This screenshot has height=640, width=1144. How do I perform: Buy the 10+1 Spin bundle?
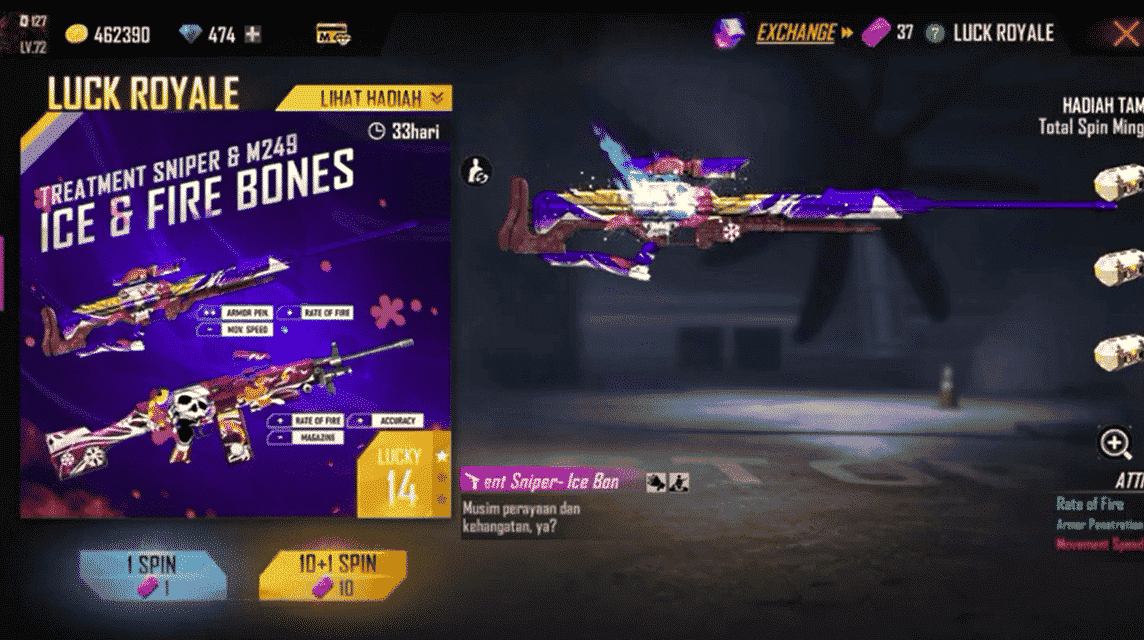coord(333,575)
